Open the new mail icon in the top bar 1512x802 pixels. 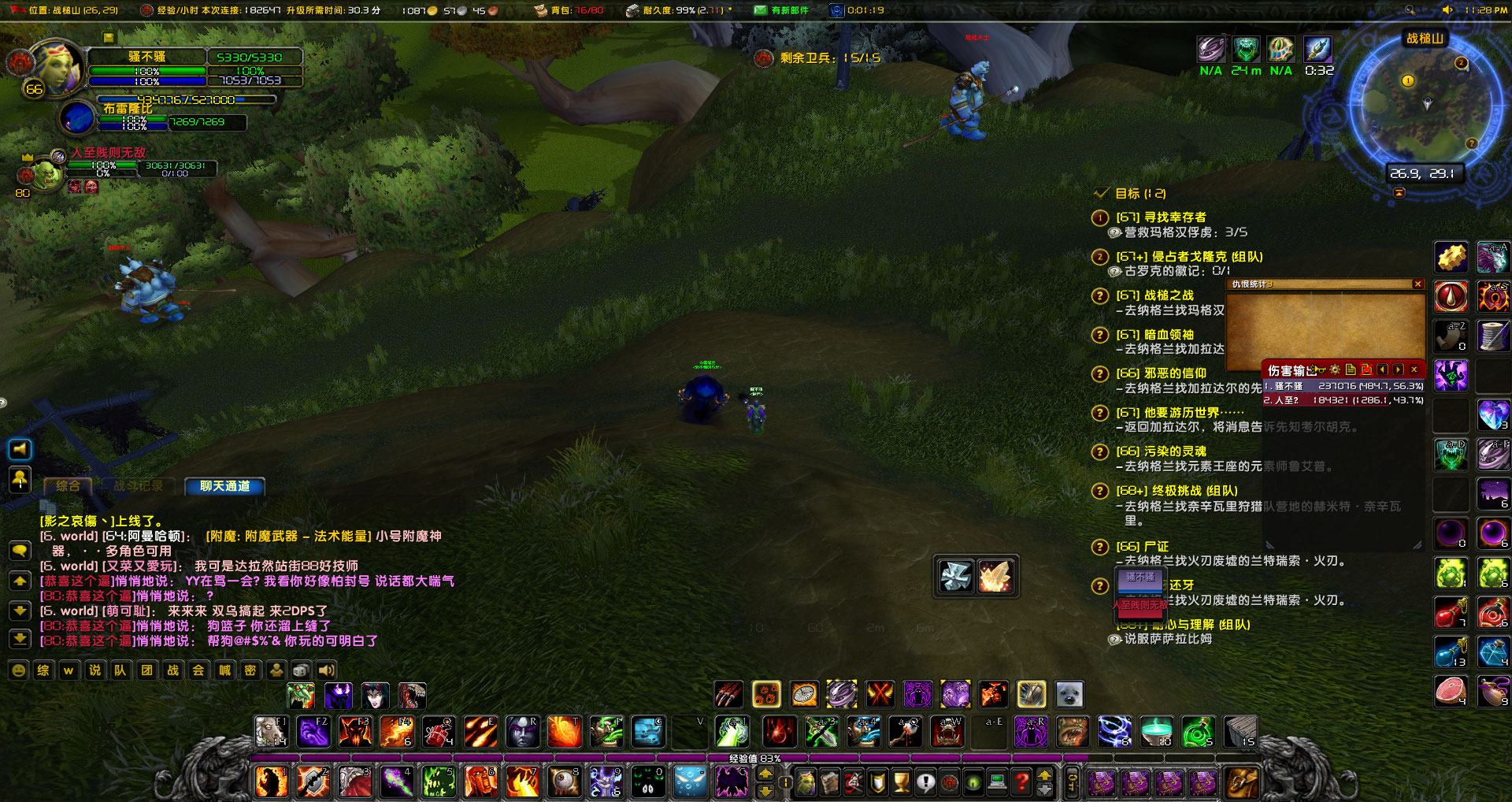click(x=761, y=10)
